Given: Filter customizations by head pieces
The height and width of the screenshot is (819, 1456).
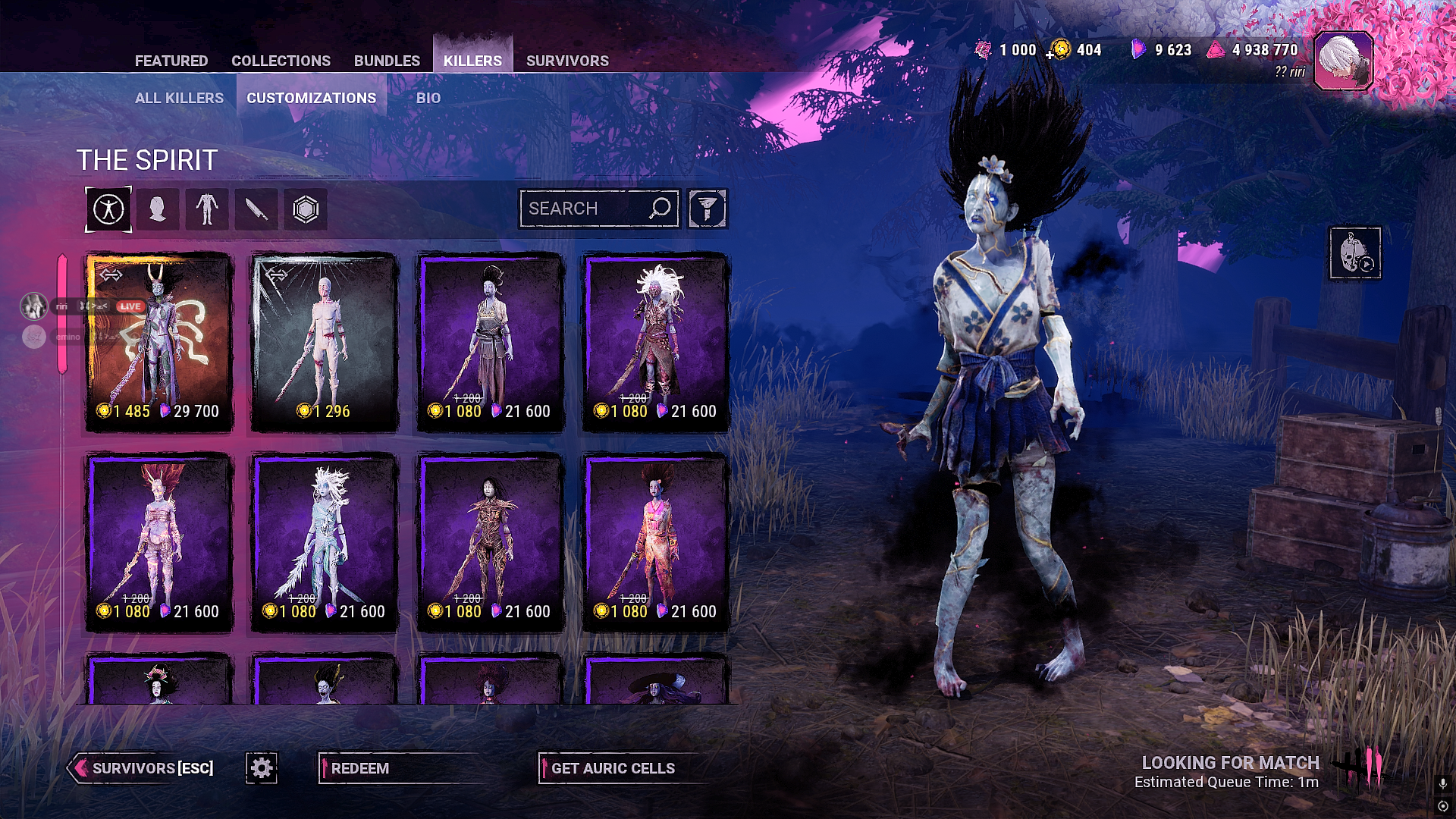Looking at the screenshot, I should click(x=158, y=209).
